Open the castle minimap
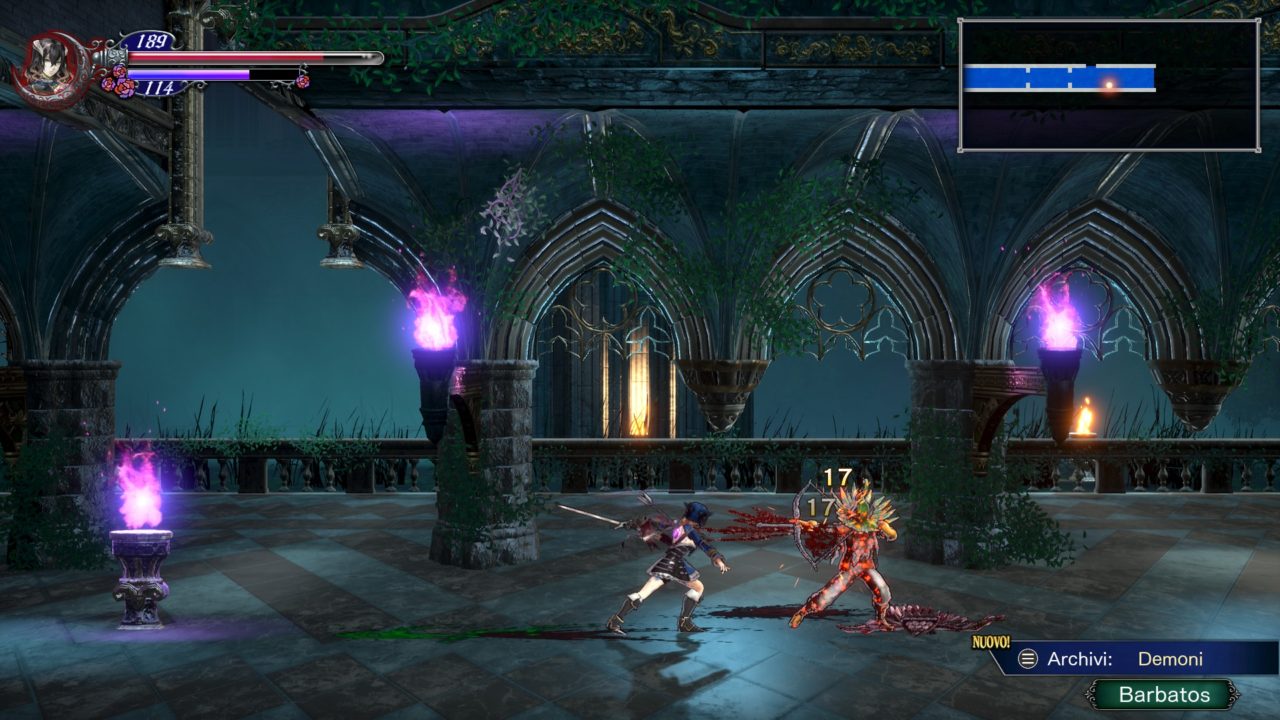The height and width of the screenshot is (720, 1280). click(x=1108, y=85)
